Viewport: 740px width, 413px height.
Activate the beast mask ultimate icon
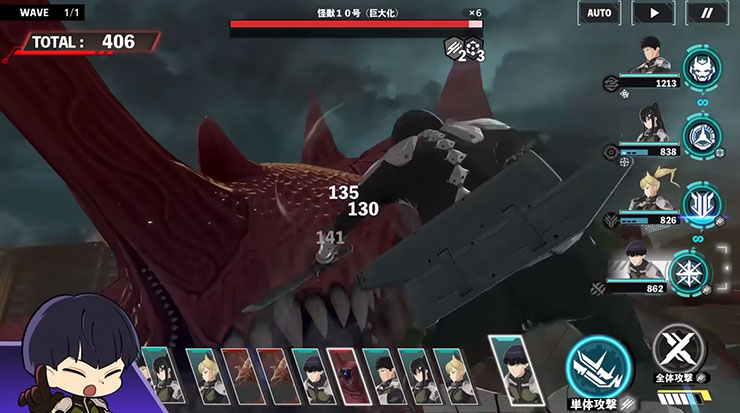click(701, 67)
